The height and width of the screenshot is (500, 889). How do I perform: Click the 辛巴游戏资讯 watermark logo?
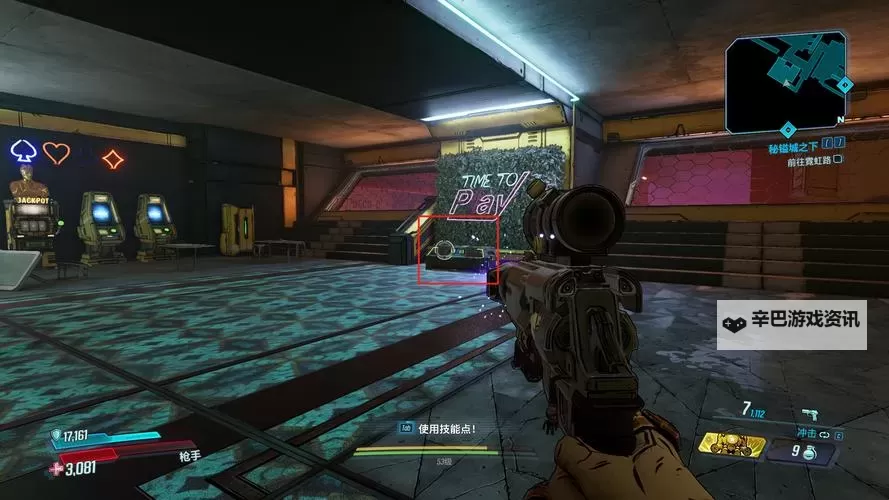(791, 325)
